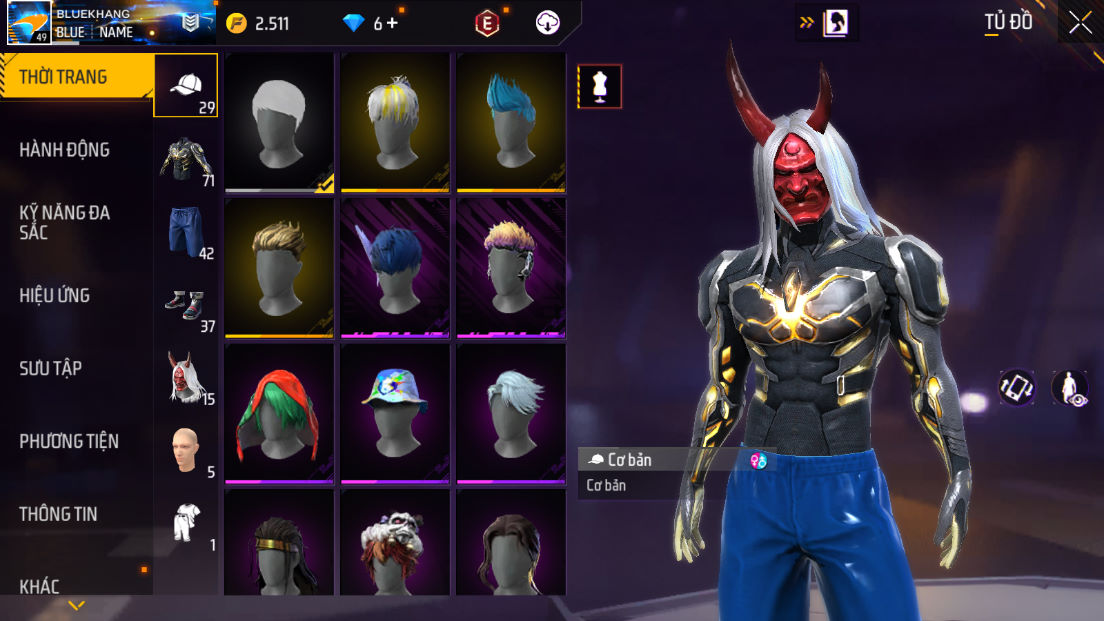Switch to the black jacket tops category

tap(186, 159)
